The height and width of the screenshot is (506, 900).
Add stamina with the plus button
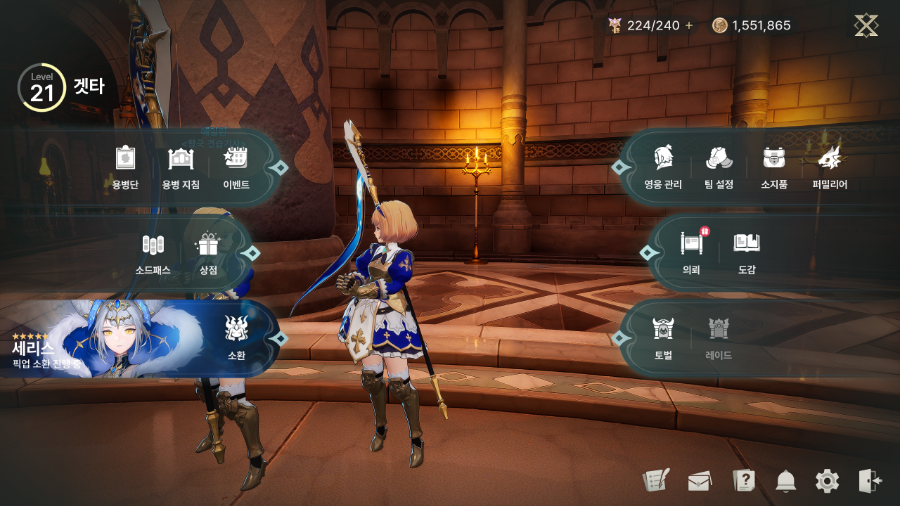click(x=689, y=25)
